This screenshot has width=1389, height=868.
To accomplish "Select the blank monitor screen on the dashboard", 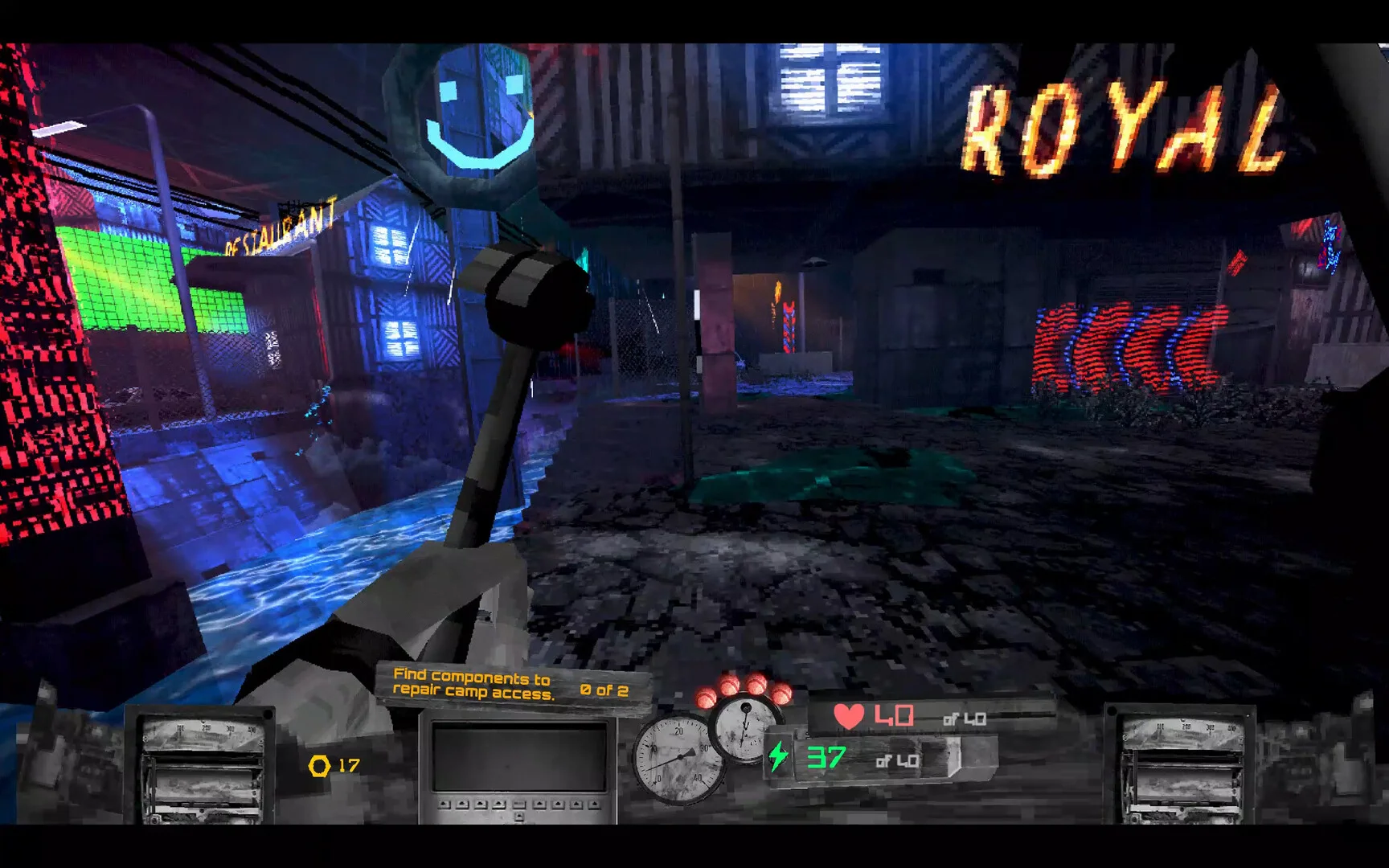I will (518, 757).
